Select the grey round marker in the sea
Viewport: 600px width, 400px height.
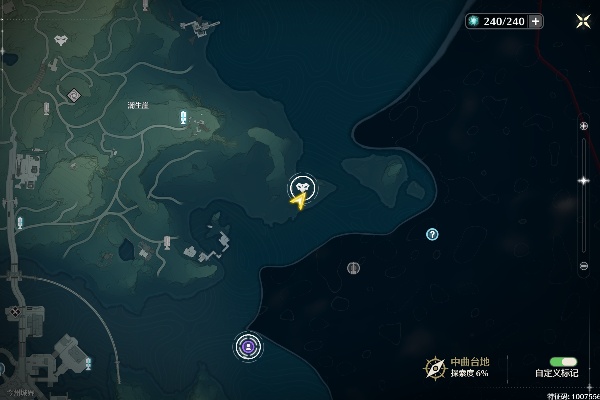click(353, 267)
